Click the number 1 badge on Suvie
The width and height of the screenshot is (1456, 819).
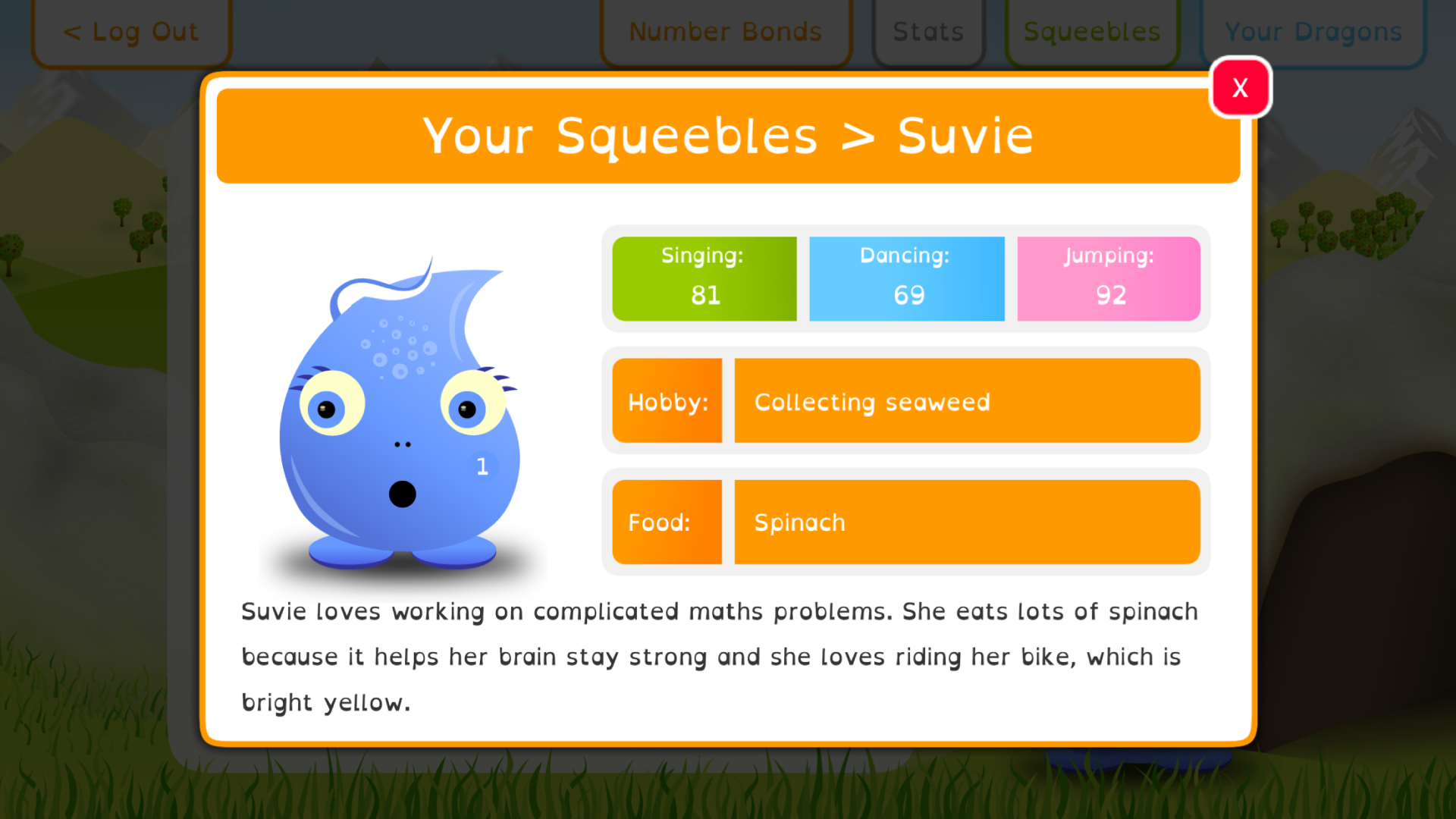[482, 468]
